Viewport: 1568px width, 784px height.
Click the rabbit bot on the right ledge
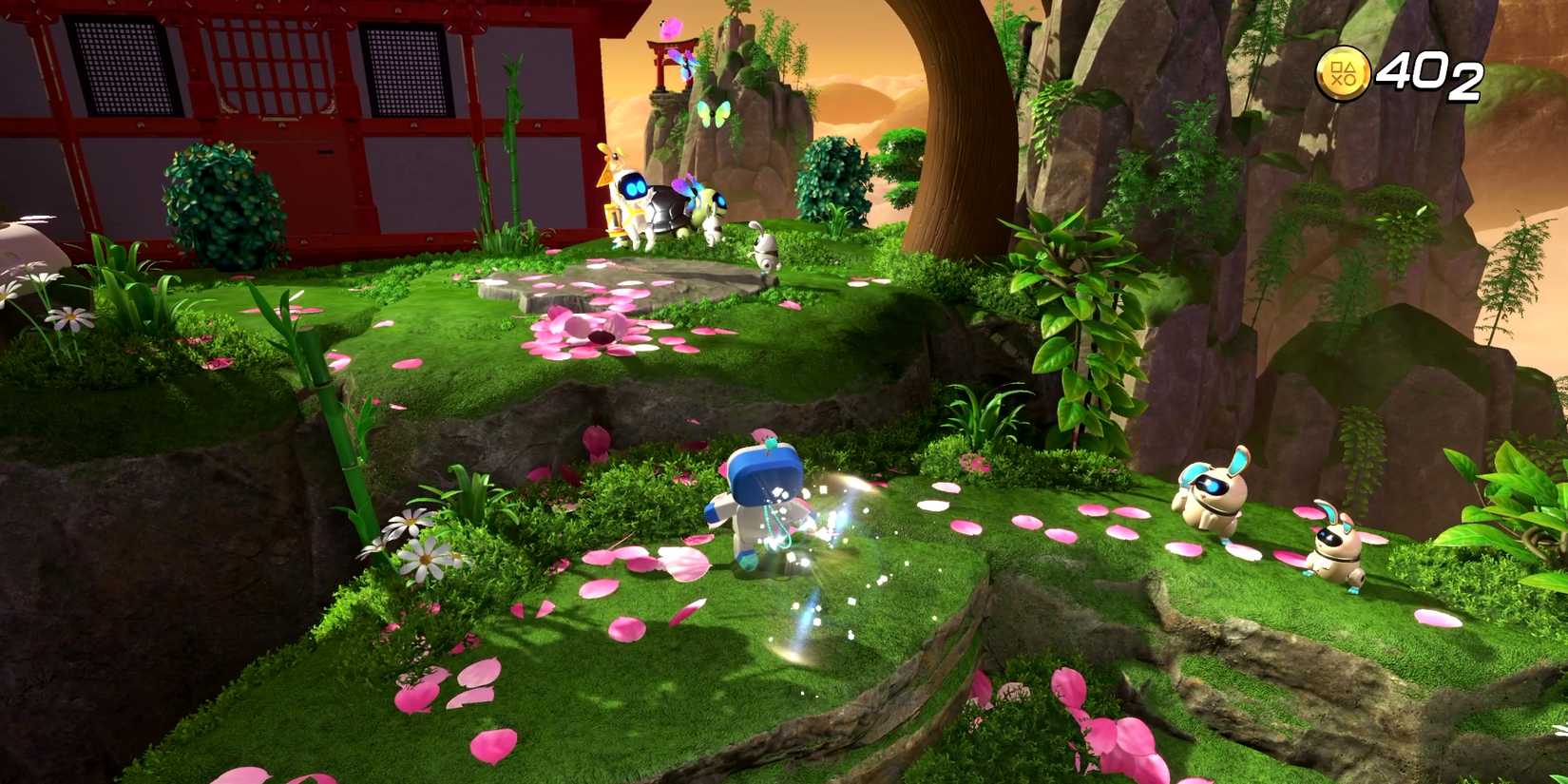point(1207,499)
